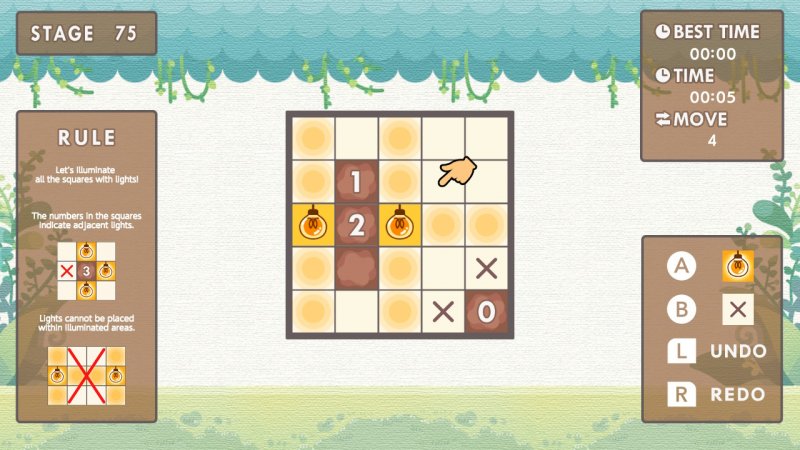Select the numbered tile showing 1
Viewport: 800px width, 450px height.
355,182
